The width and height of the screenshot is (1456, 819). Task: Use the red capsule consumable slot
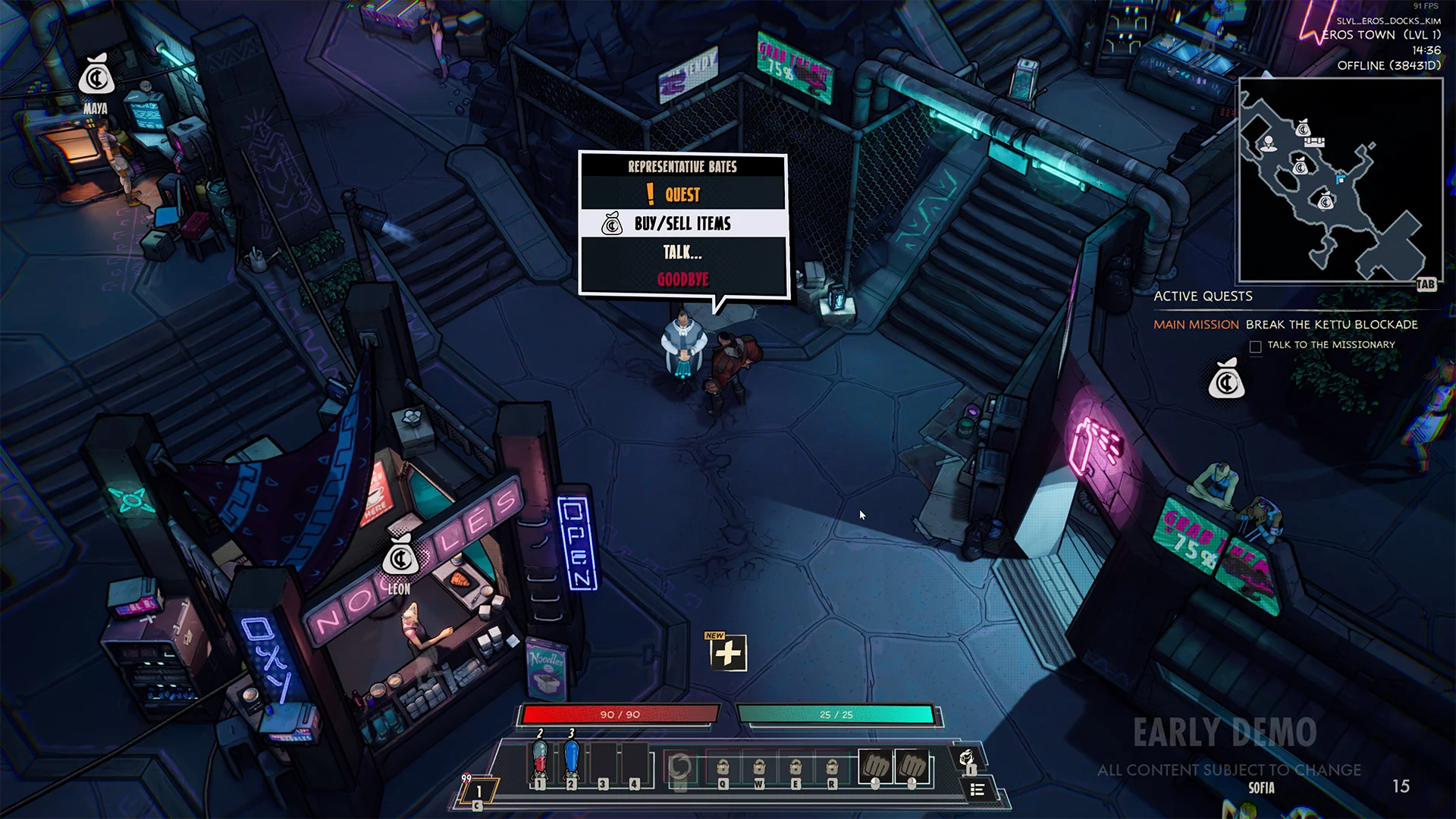click(540, 761)
